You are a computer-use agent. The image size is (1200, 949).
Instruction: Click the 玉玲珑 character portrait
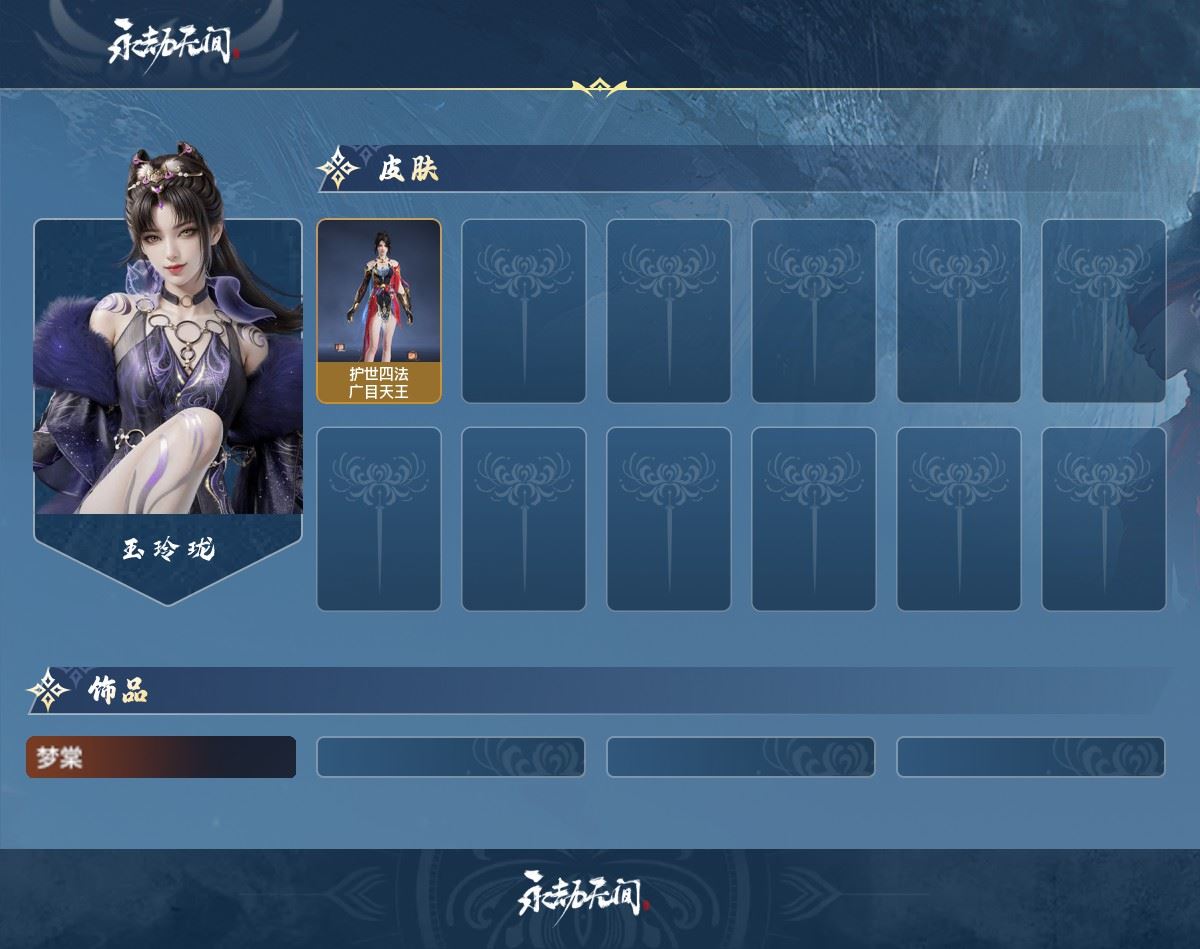168,360
